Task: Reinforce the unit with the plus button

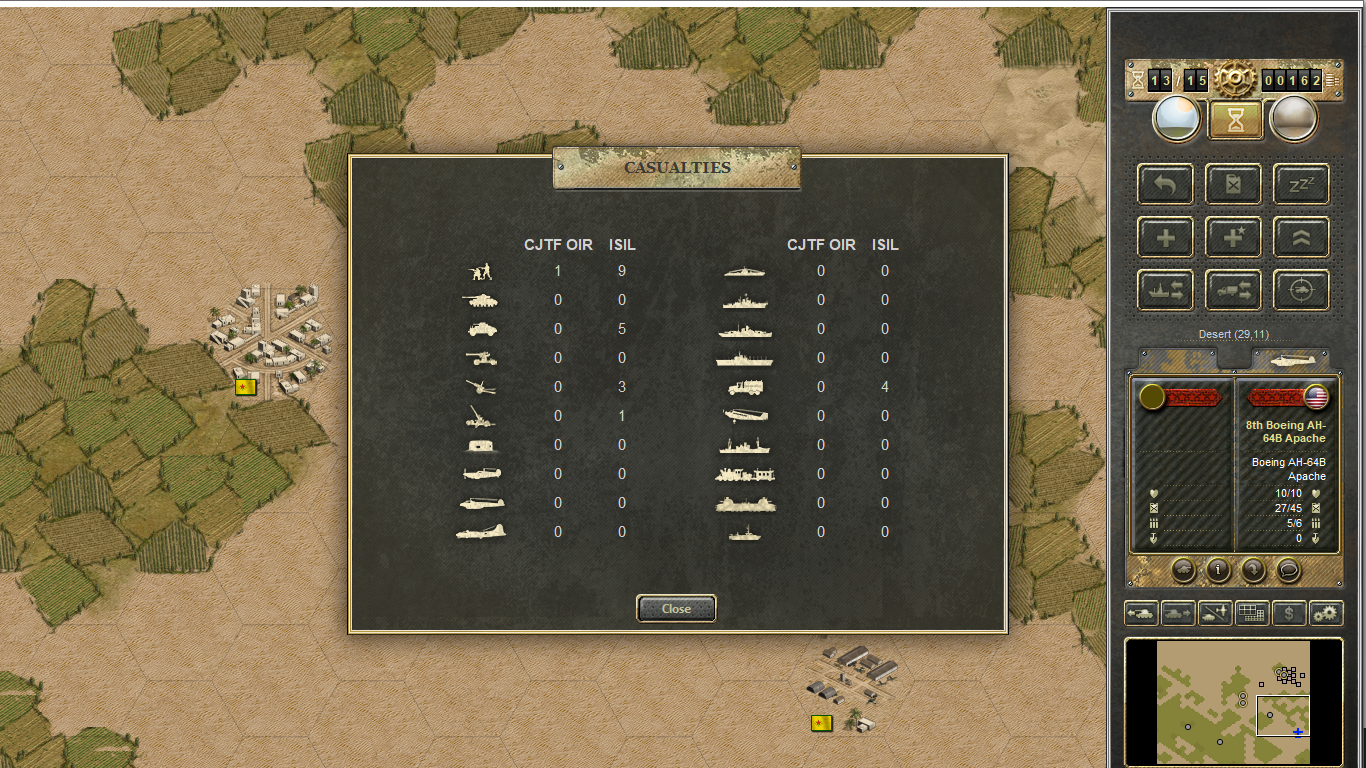Action: 1165,237
